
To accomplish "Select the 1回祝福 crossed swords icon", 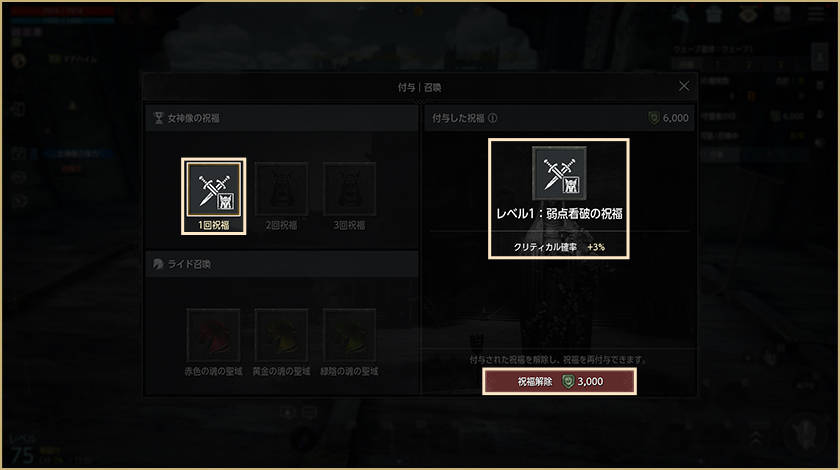I will pyautogui.click(x=213, y=189).
